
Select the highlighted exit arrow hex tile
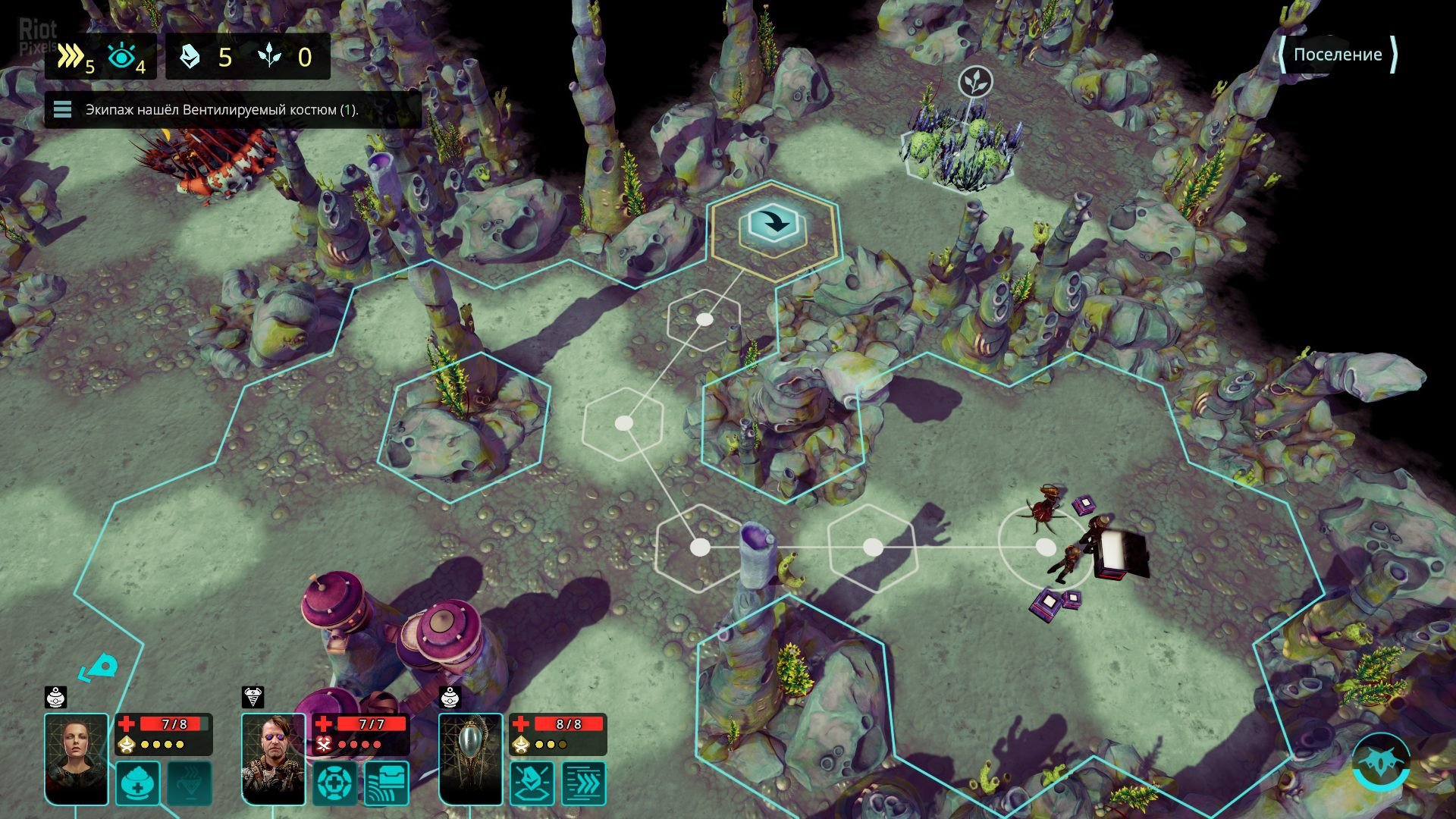(773, 225)
